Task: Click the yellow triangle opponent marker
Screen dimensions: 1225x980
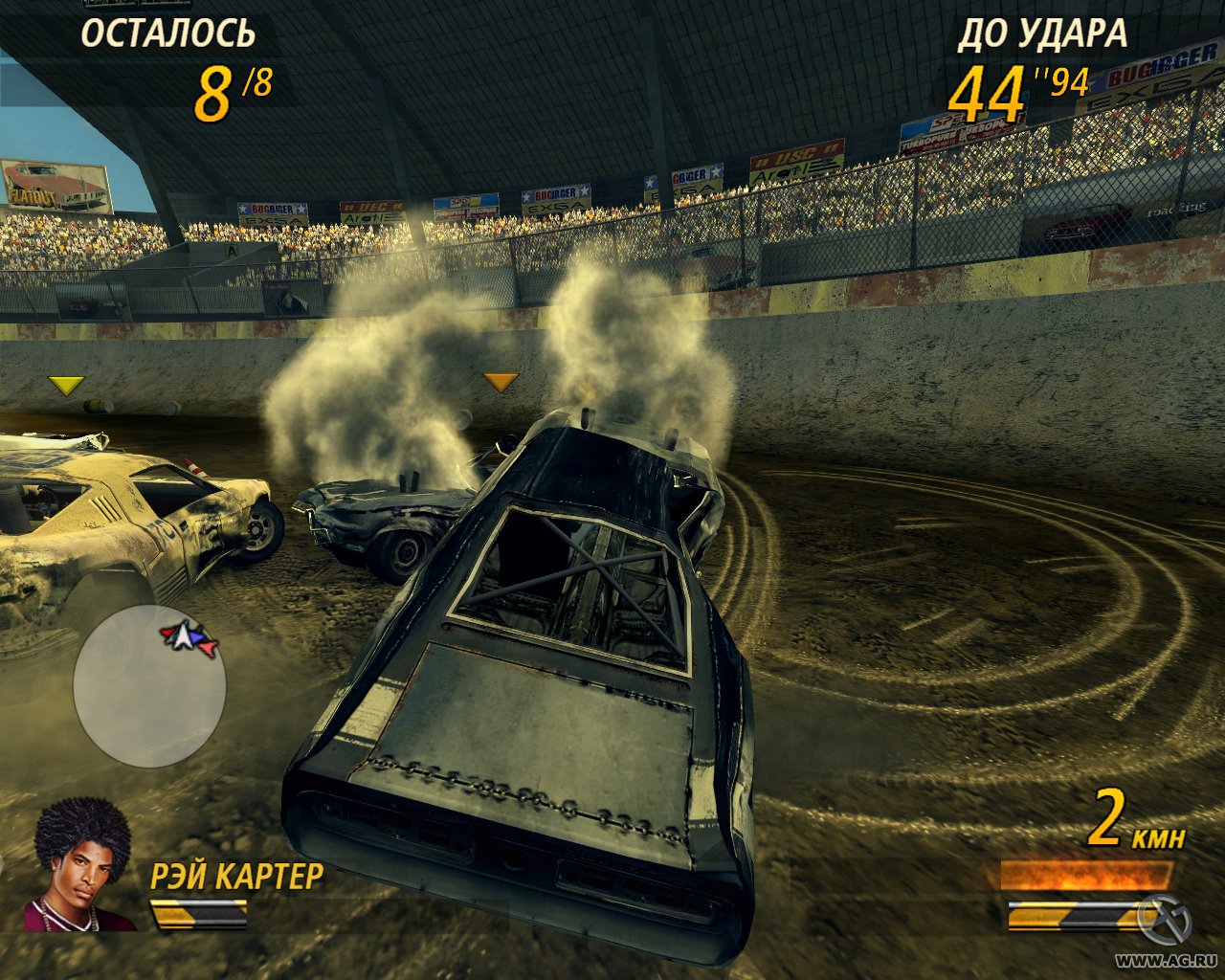Action: tap(66, 386)
